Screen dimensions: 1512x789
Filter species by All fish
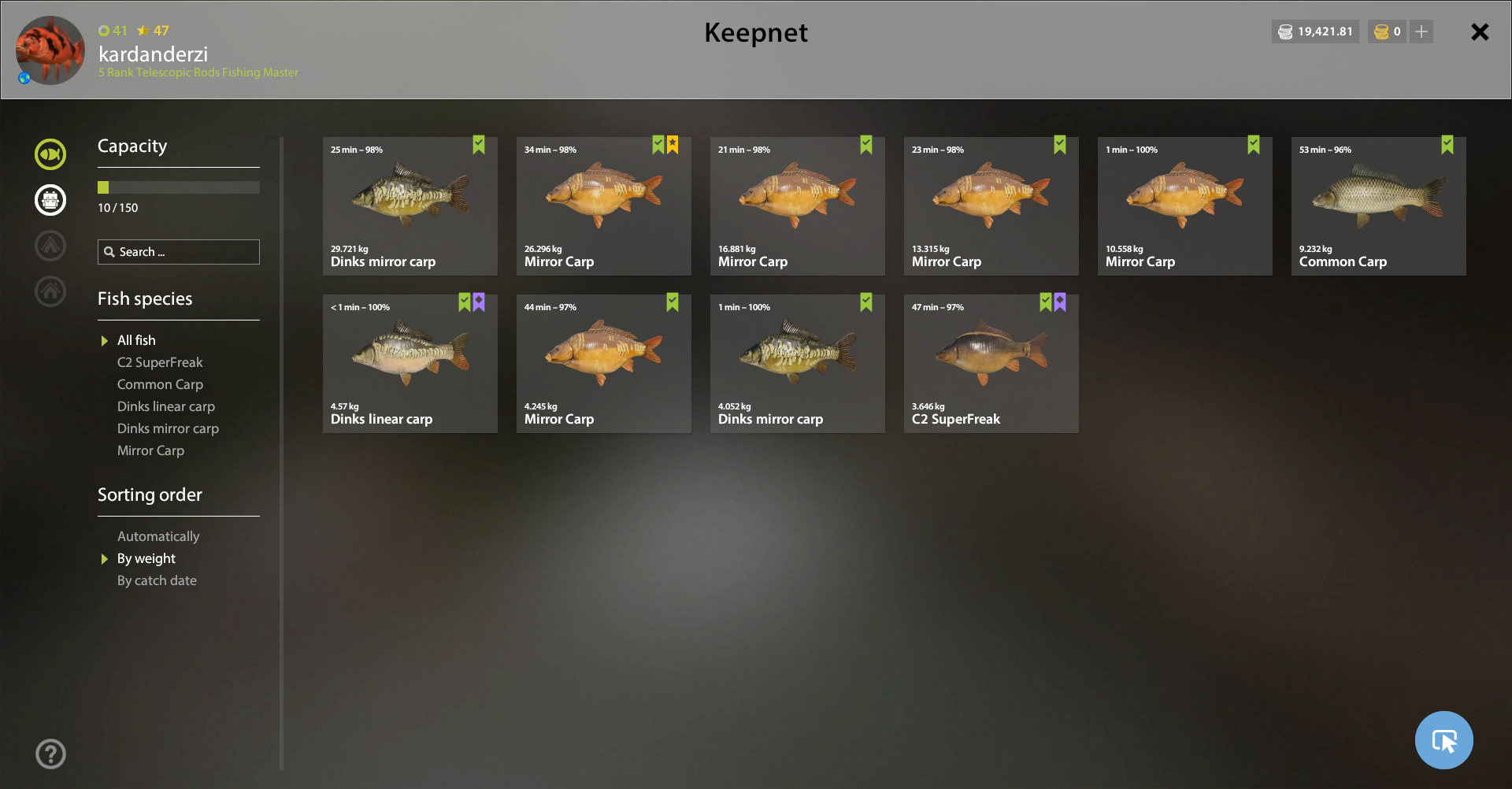point(136,340)
